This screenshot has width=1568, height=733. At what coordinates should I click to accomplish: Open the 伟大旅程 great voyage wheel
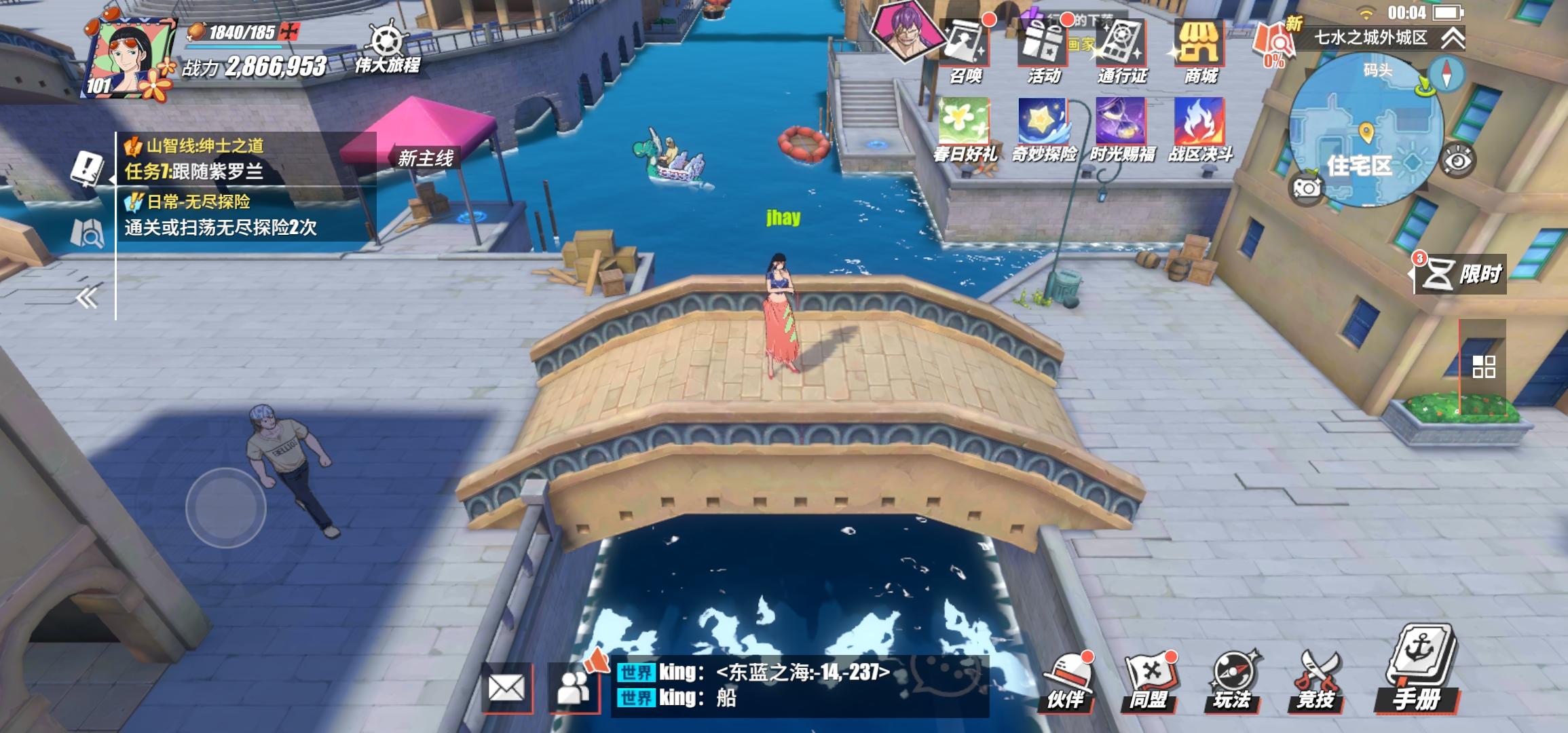coord(387,41)
